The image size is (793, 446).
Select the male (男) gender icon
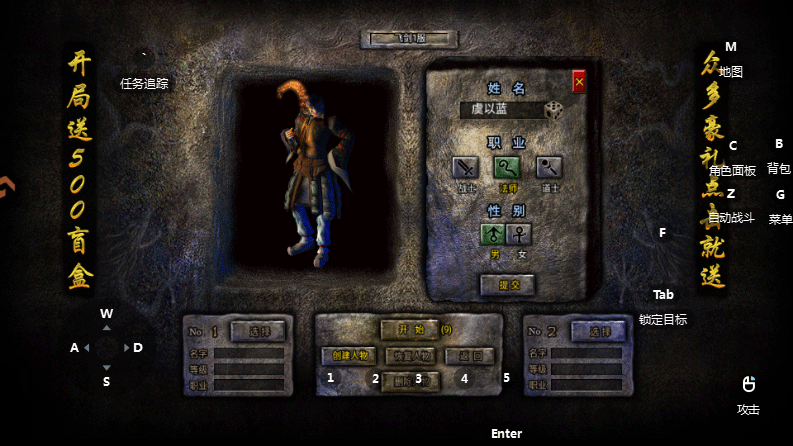coord(493,234)
